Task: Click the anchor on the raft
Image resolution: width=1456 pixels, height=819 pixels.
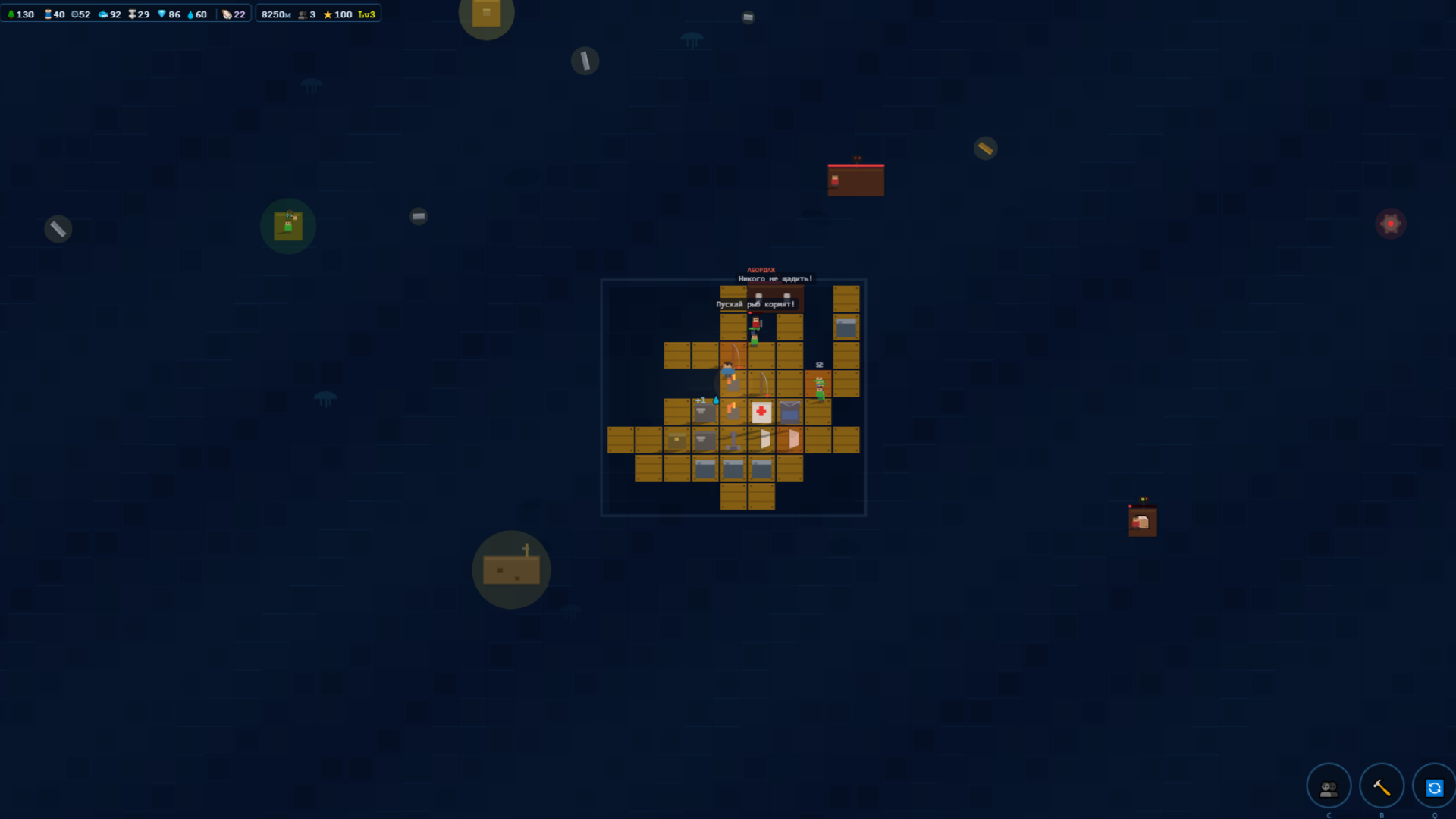Action: (734, 441)
